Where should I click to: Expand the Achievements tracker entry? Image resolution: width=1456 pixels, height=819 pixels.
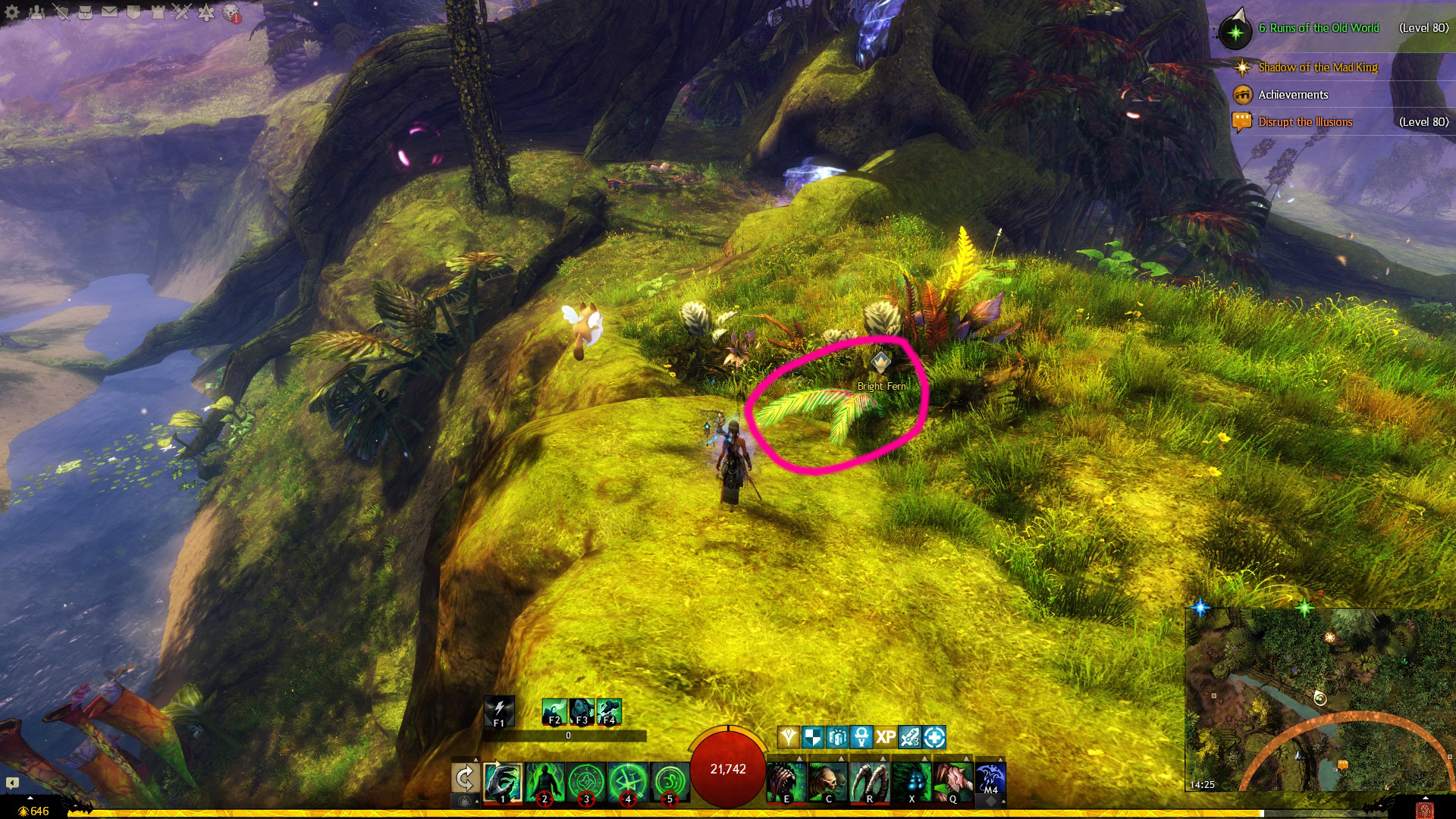(x=1293, y=95)
